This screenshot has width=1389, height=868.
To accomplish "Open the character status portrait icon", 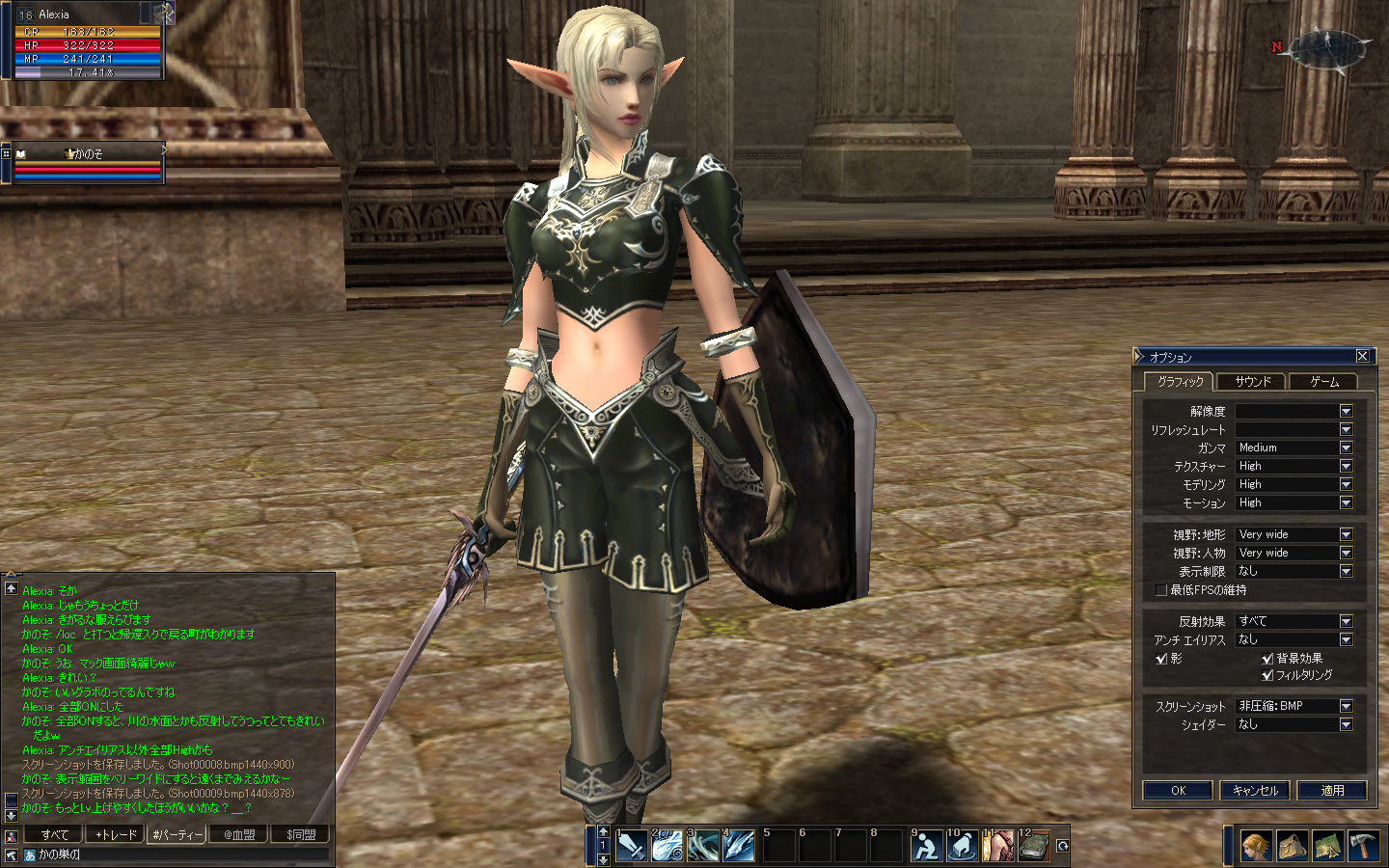I will pyautogui.click(x=1255, y=846).
